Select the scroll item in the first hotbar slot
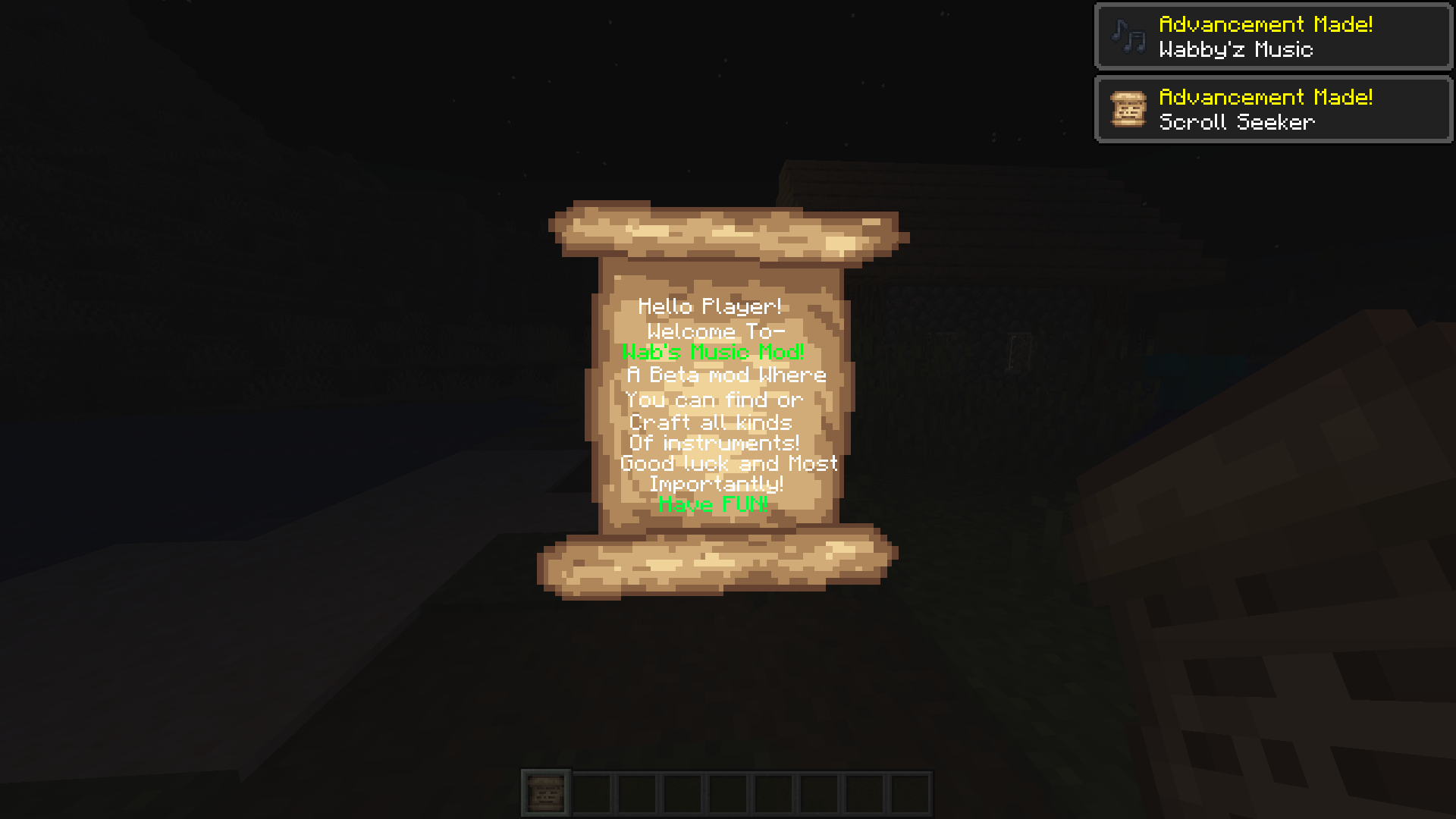1456x819 pixels. pos(545,793)
